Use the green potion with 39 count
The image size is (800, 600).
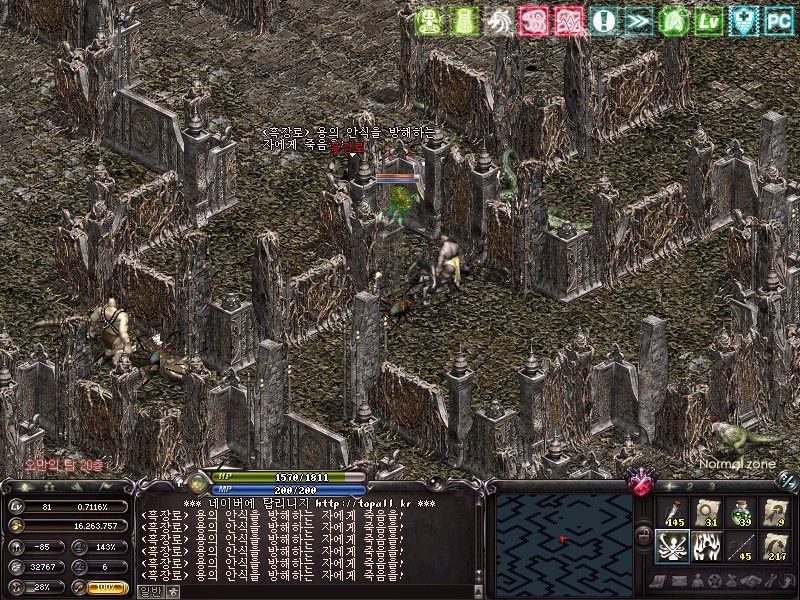click(x=741, y=512)
